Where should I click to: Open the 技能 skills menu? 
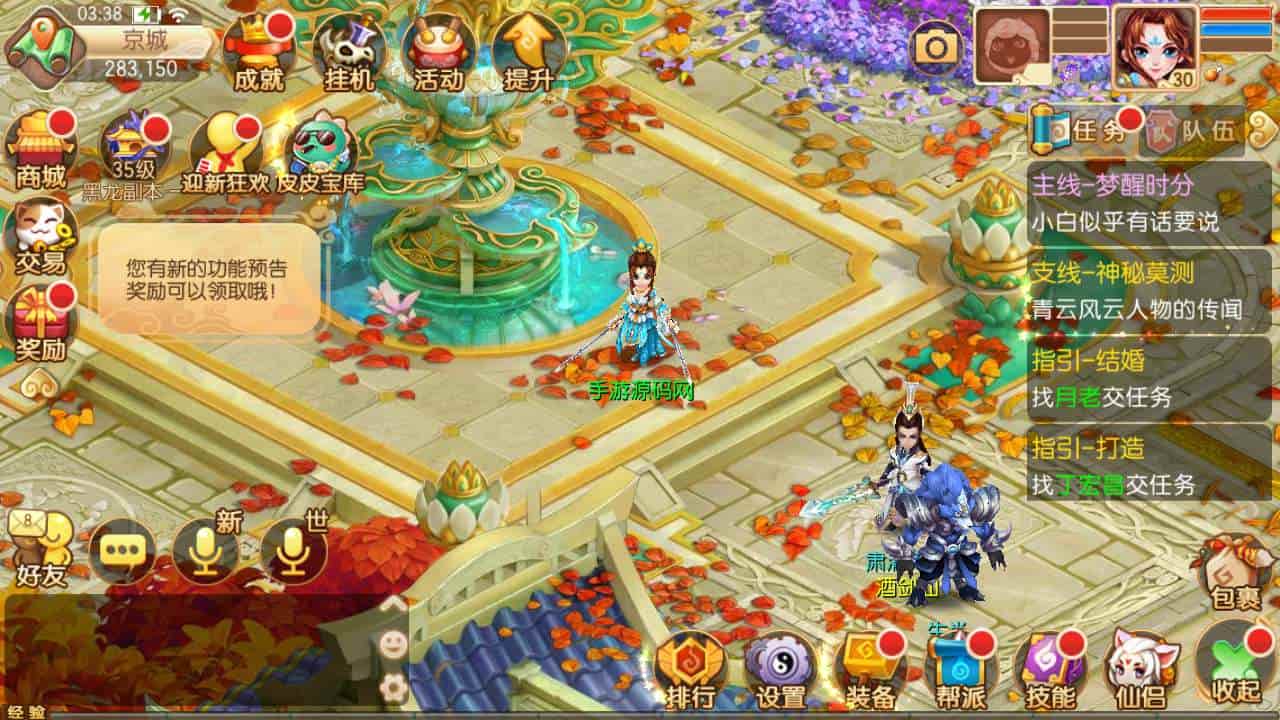1049,668
